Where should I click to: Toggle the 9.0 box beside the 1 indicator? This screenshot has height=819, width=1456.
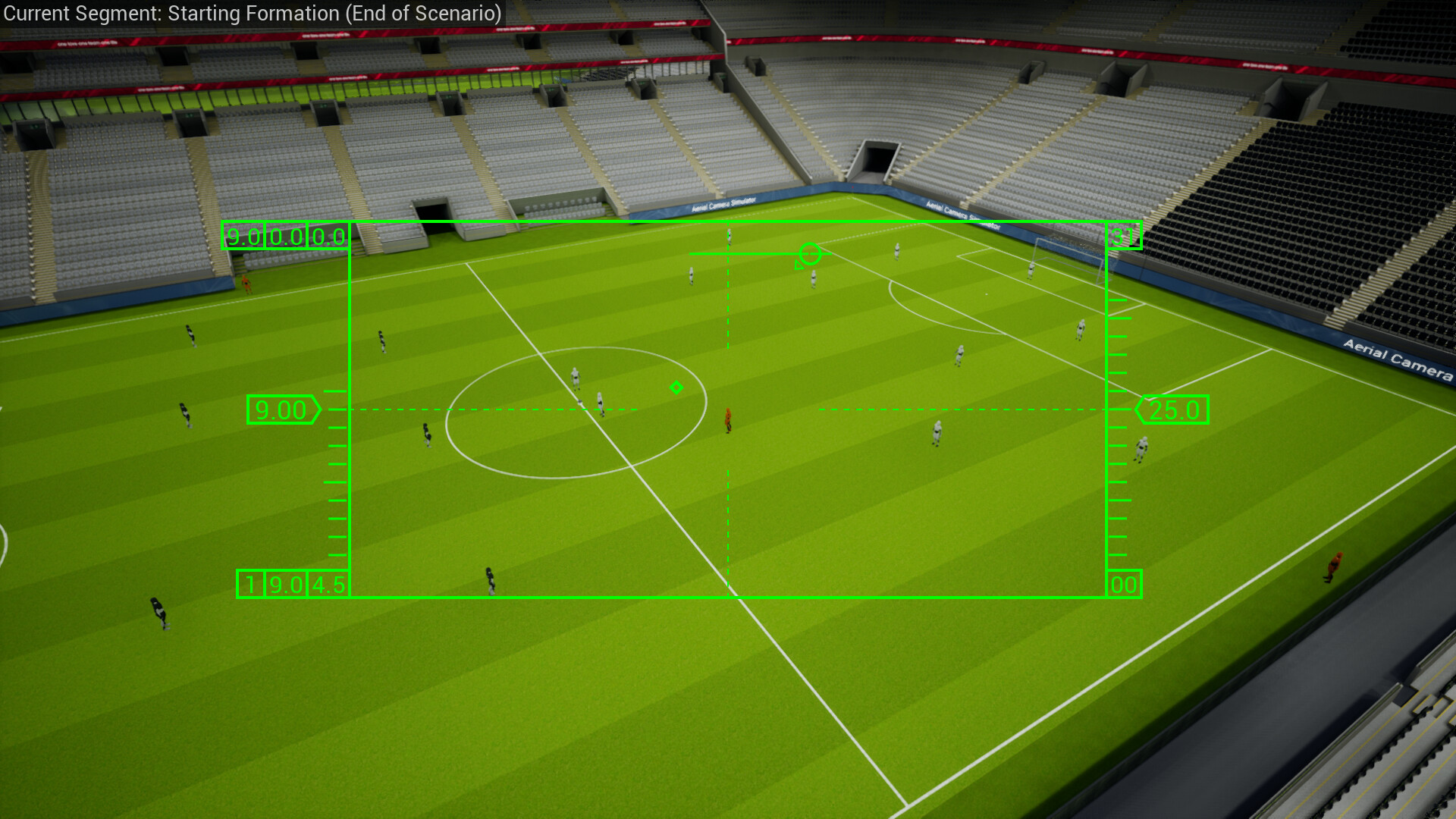(286, 584)
